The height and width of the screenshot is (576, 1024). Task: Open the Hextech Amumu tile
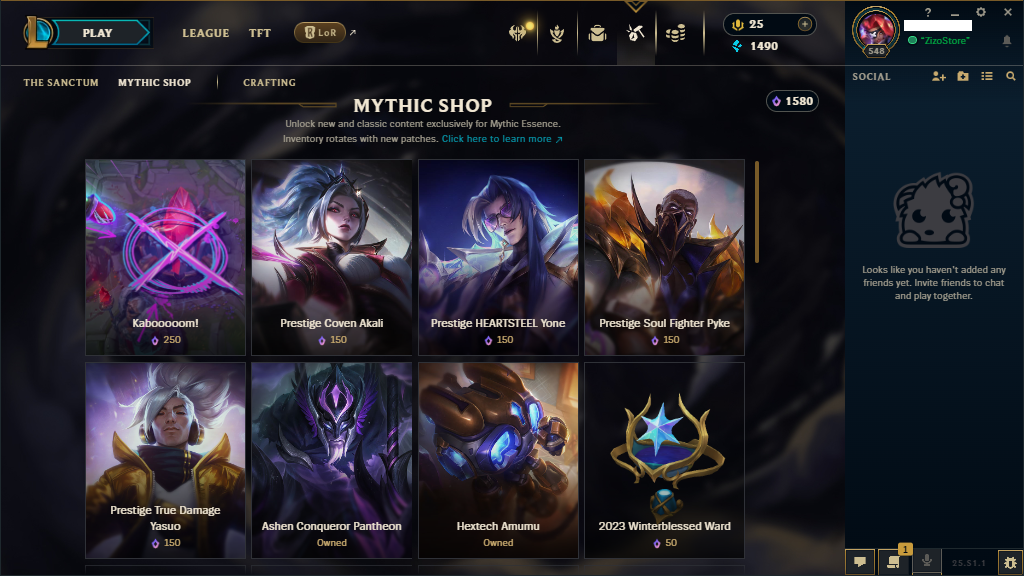(x=498, y=459)
